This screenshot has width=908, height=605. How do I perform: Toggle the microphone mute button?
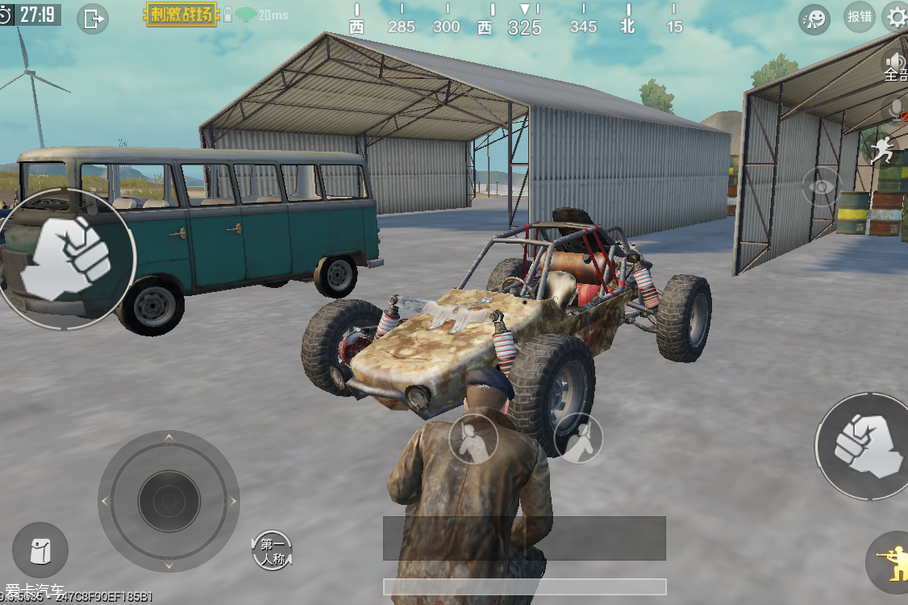click(895, 108)
